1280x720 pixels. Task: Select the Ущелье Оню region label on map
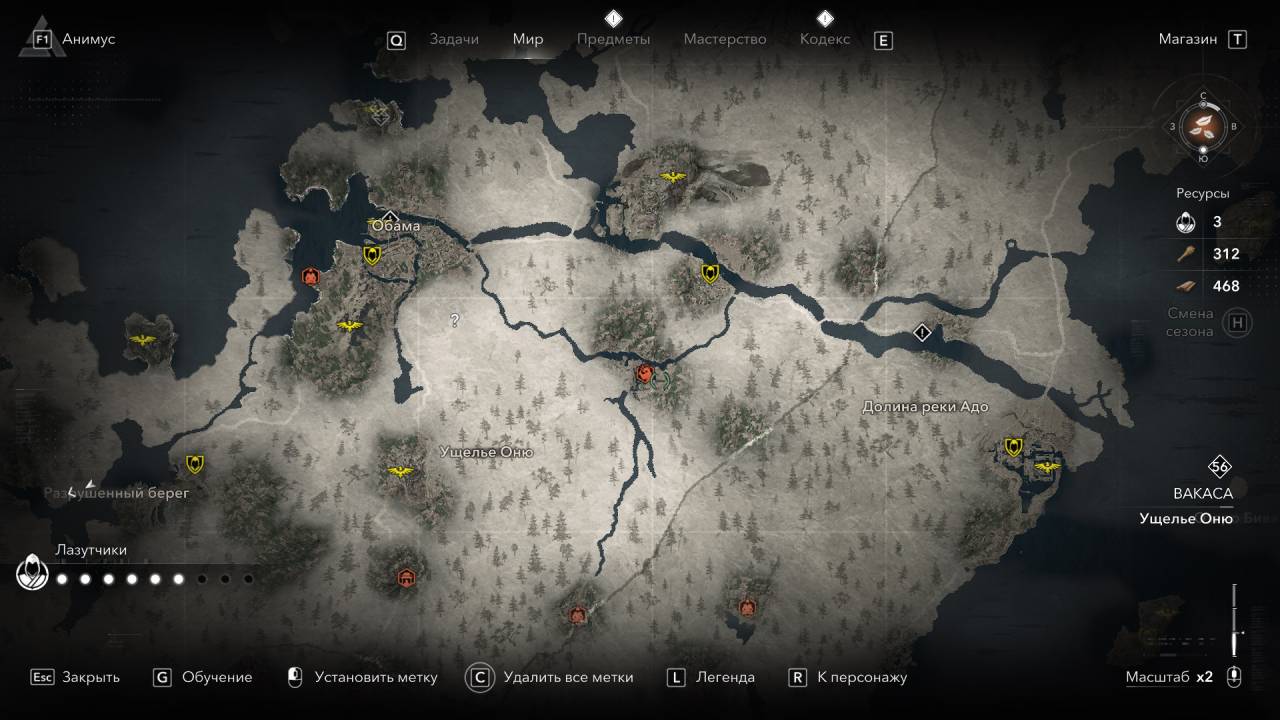(x=486, y=452)
